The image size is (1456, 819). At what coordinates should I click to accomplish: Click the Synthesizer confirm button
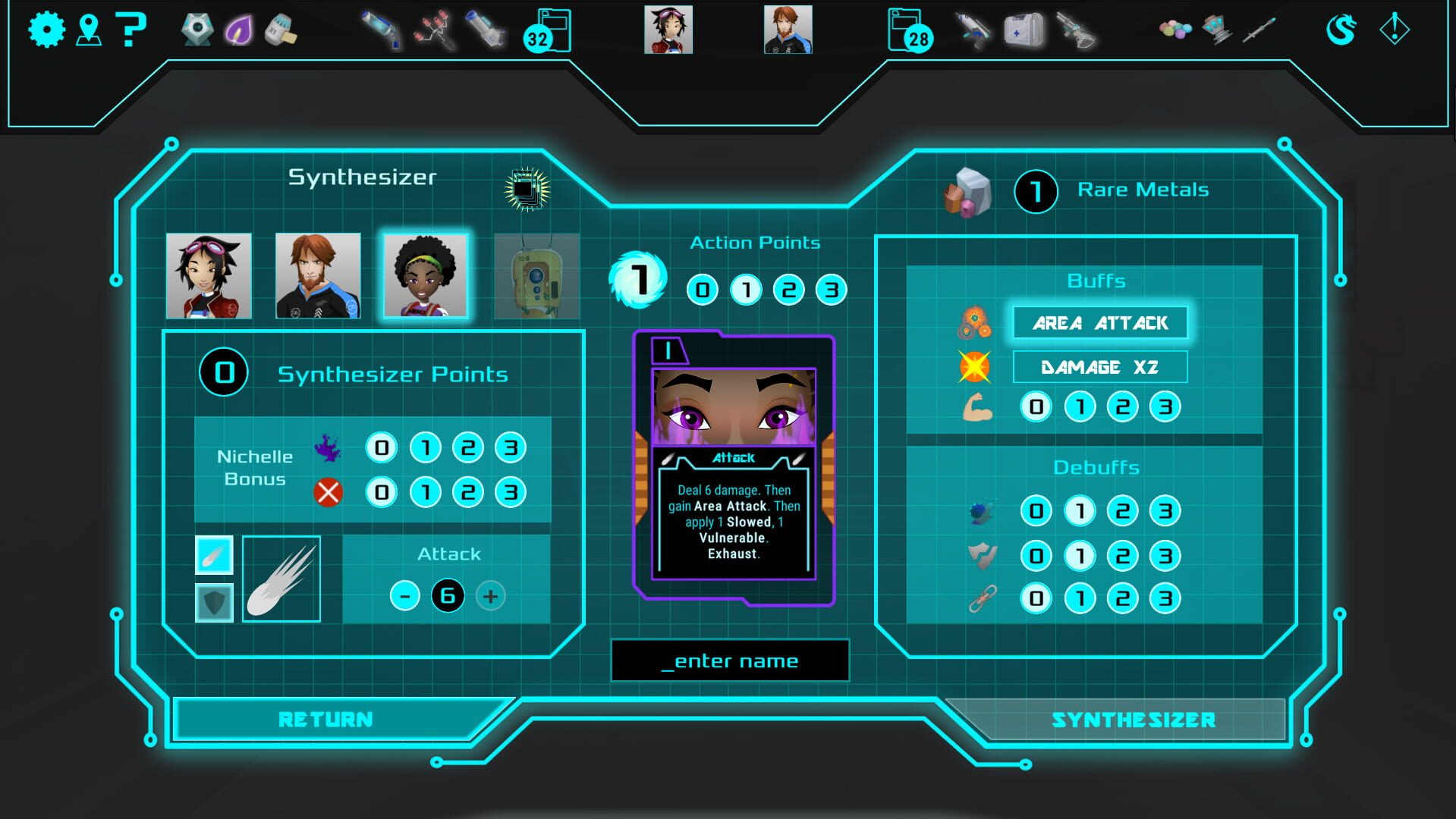(1133, 720)
